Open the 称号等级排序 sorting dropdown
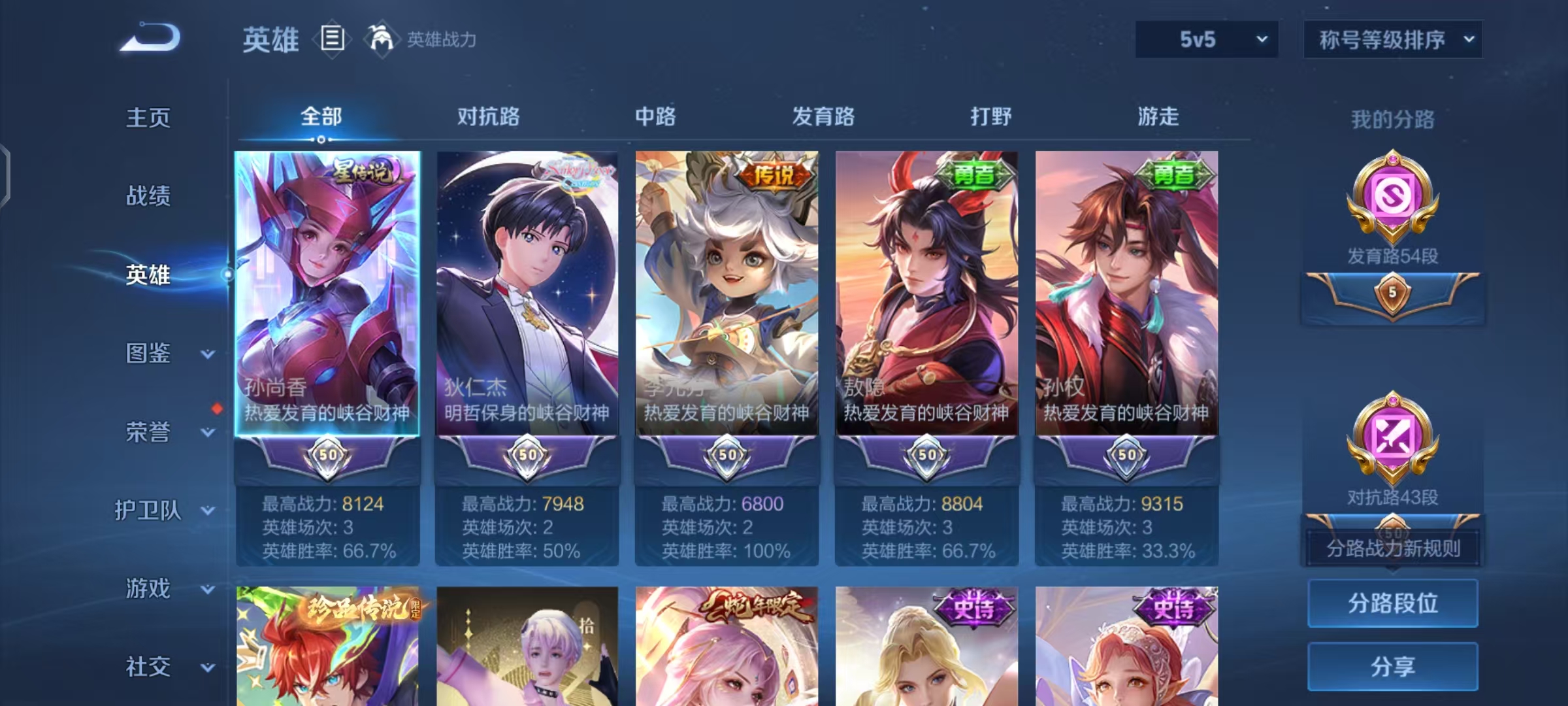The image size is (1568, 706). pos(1393,39)
